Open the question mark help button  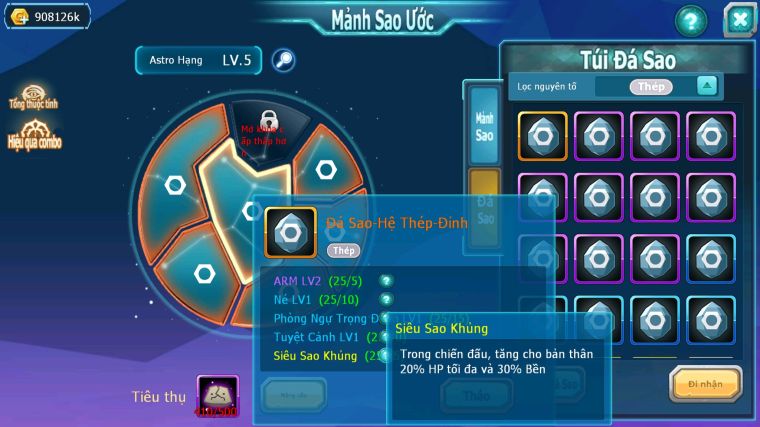coord(690,20)
